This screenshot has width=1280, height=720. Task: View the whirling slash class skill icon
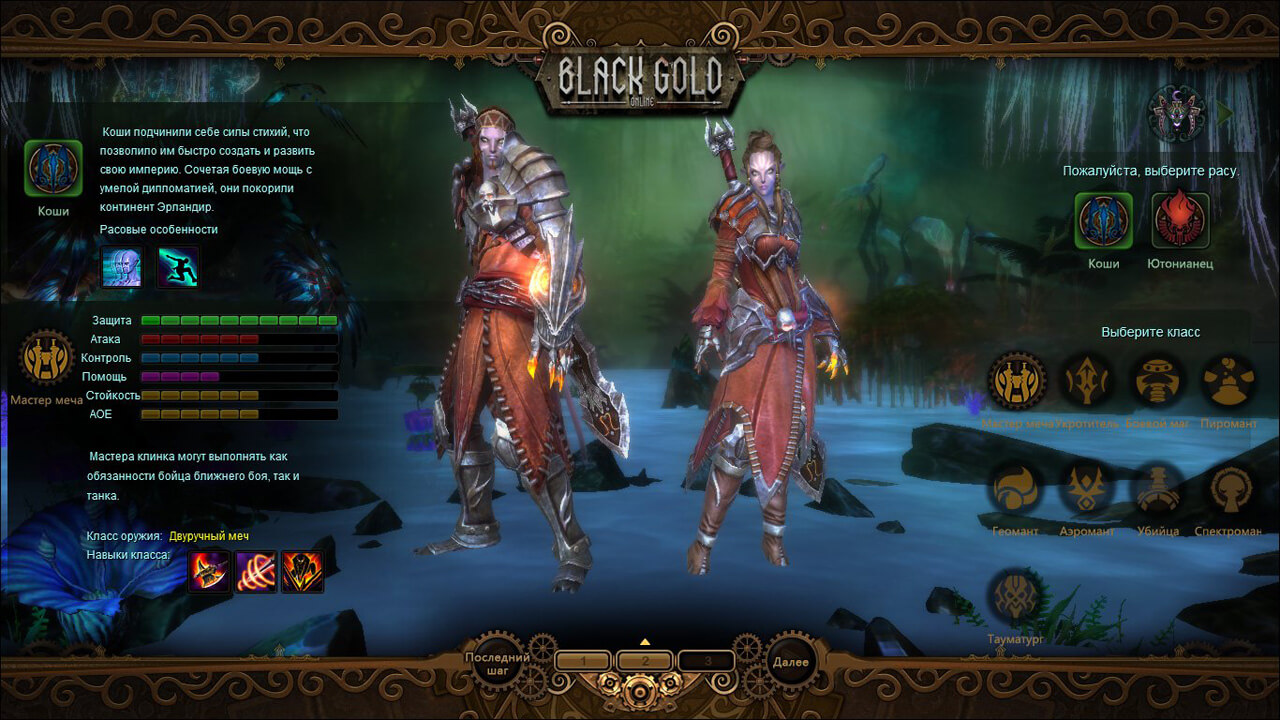pyautogui.click(x=256, y=572)
